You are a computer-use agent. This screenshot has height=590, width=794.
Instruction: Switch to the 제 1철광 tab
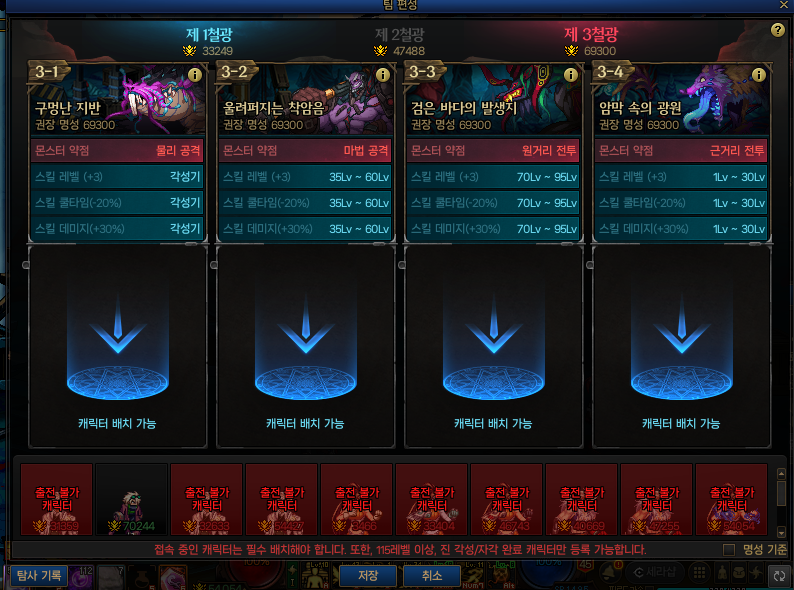click(208, 36)
